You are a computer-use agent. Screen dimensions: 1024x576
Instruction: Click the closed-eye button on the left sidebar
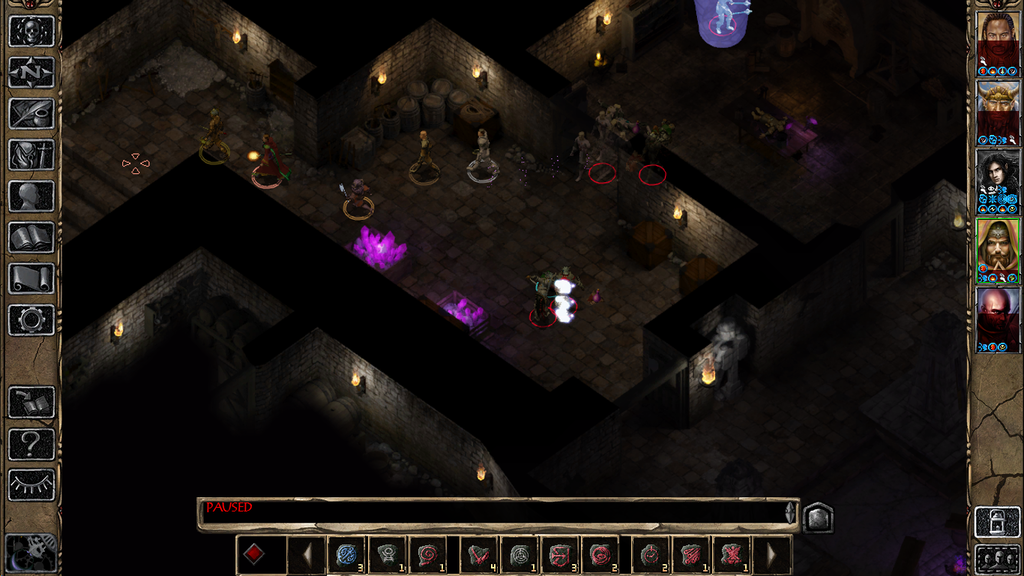pos(31,485)
